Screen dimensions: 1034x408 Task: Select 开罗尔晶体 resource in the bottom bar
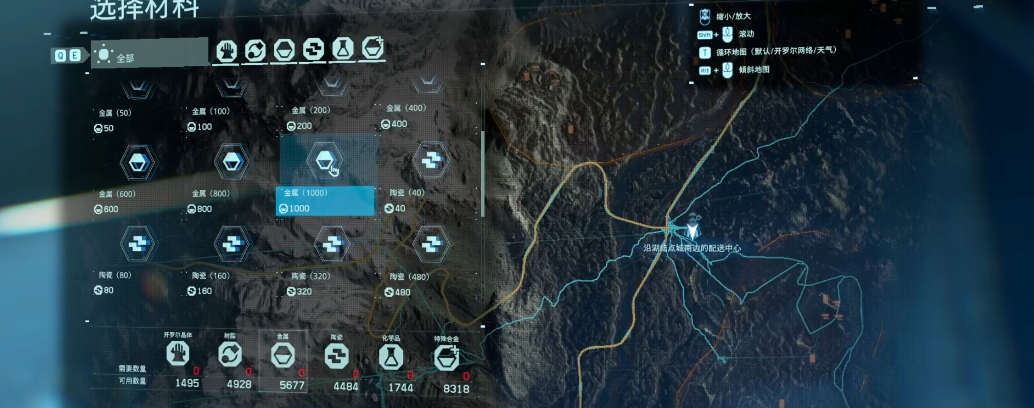[177, 353]
